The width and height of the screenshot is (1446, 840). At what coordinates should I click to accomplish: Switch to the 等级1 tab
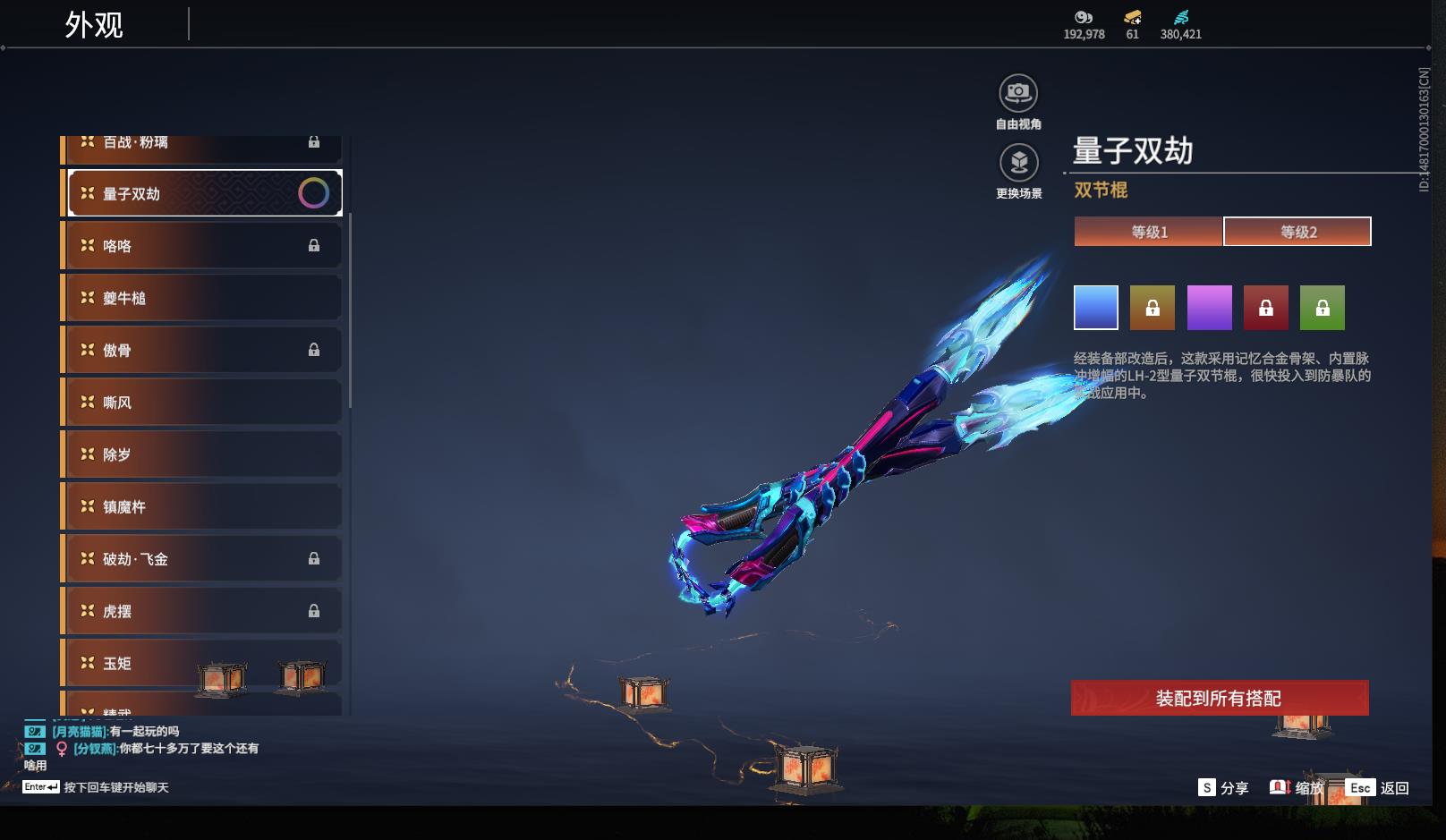point(1149,232)
